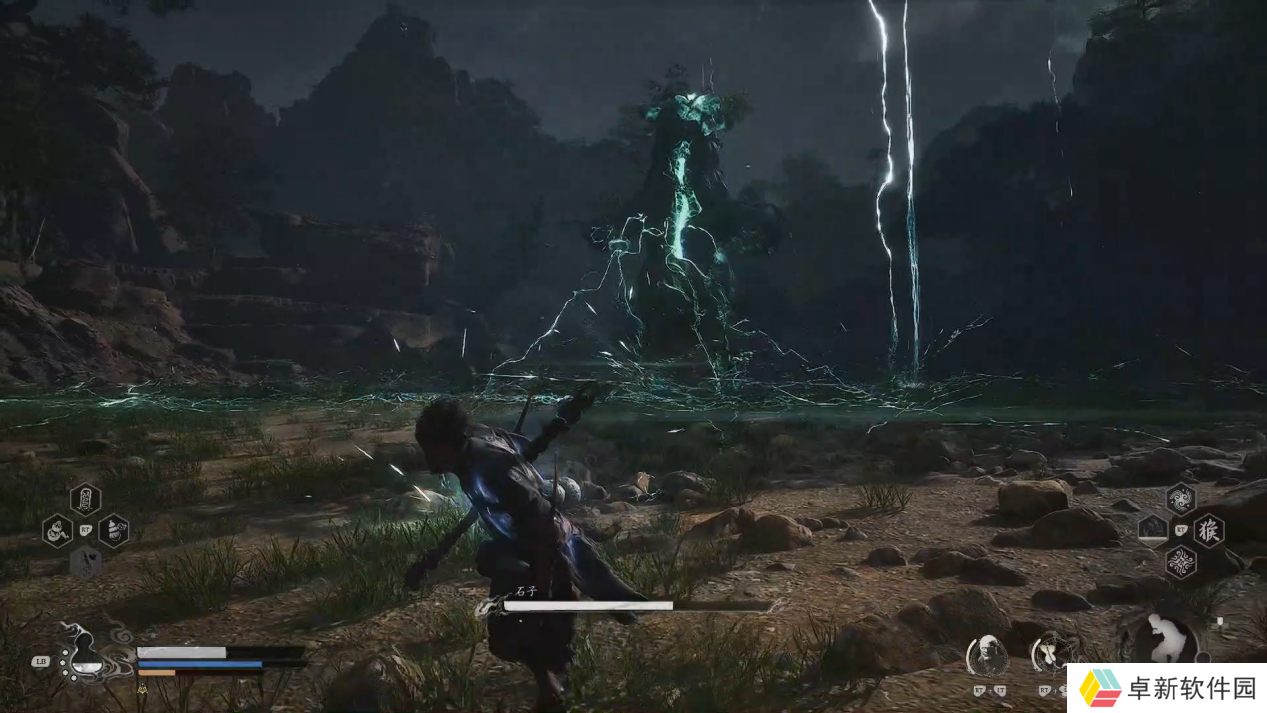Use the round vessel skill icon
Screen dimensions: 1267x713
click(1052, 654)
